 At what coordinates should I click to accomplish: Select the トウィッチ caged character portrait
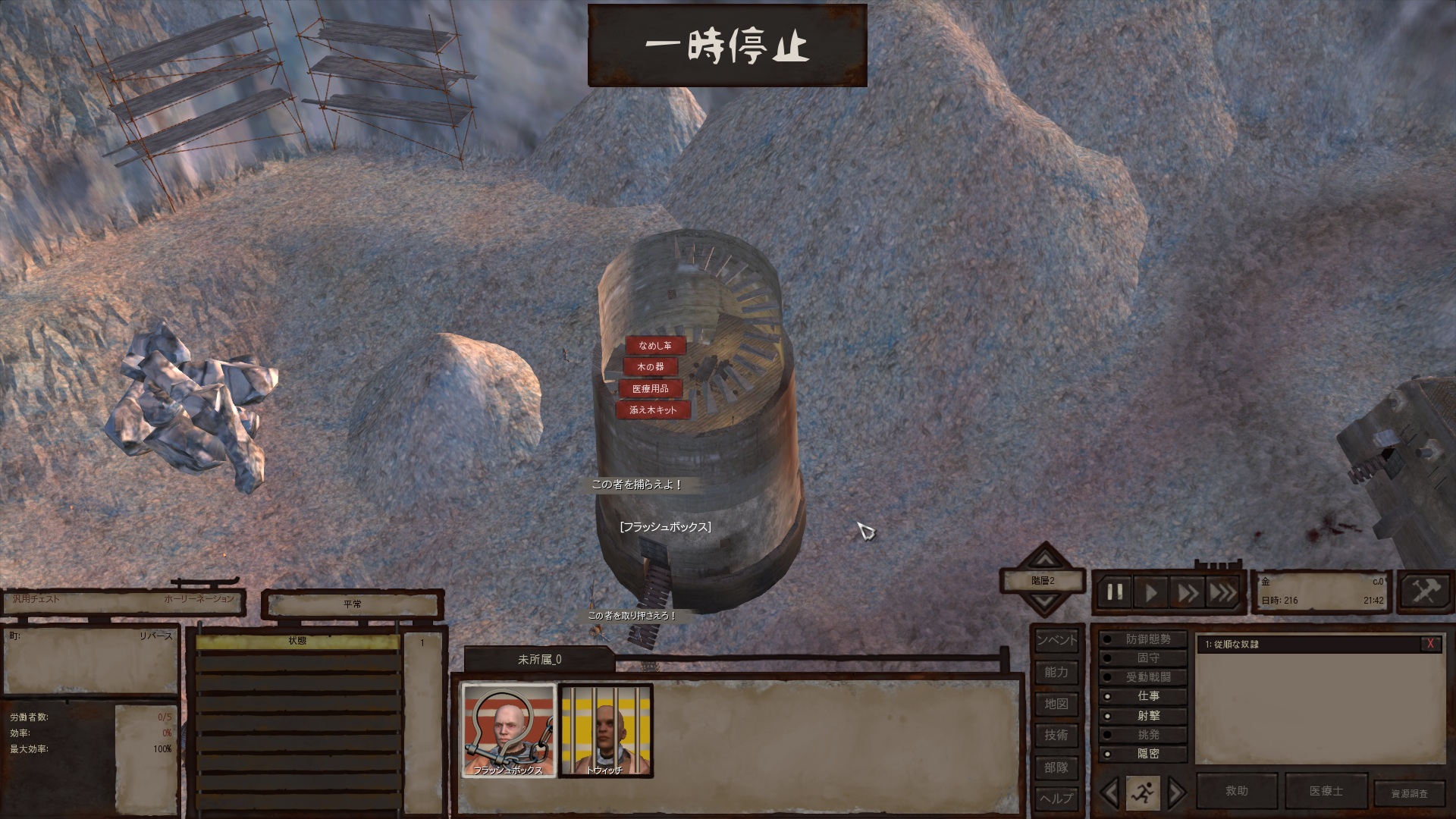[x=605, y=730]
